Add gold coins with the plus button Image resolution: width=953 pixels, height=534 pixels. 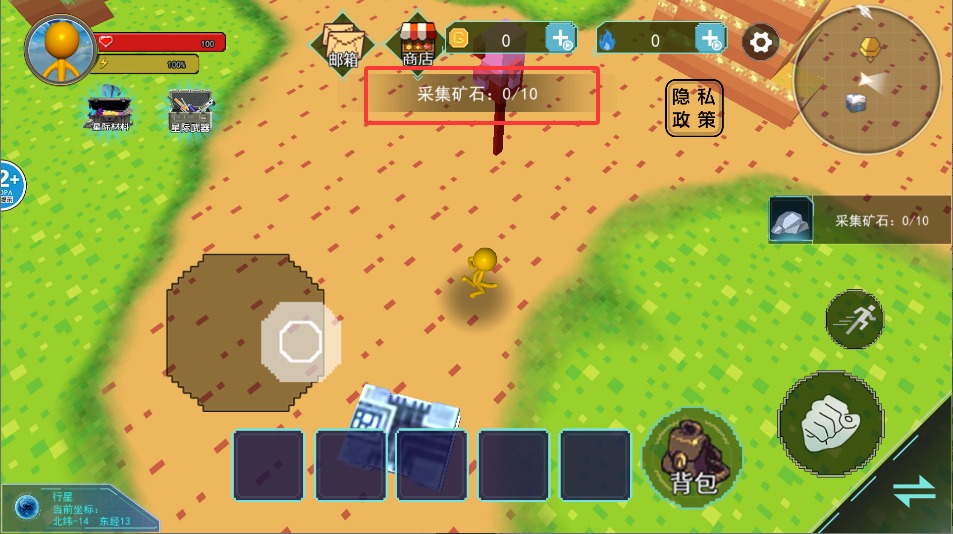pos(561,40)
